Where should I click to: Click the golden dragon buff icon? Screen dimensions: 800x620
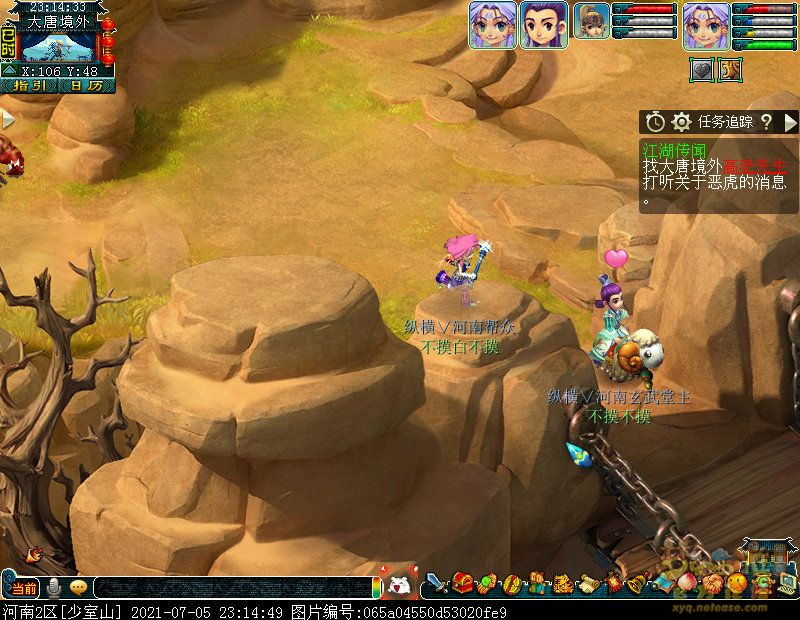[x=731, y=70]
